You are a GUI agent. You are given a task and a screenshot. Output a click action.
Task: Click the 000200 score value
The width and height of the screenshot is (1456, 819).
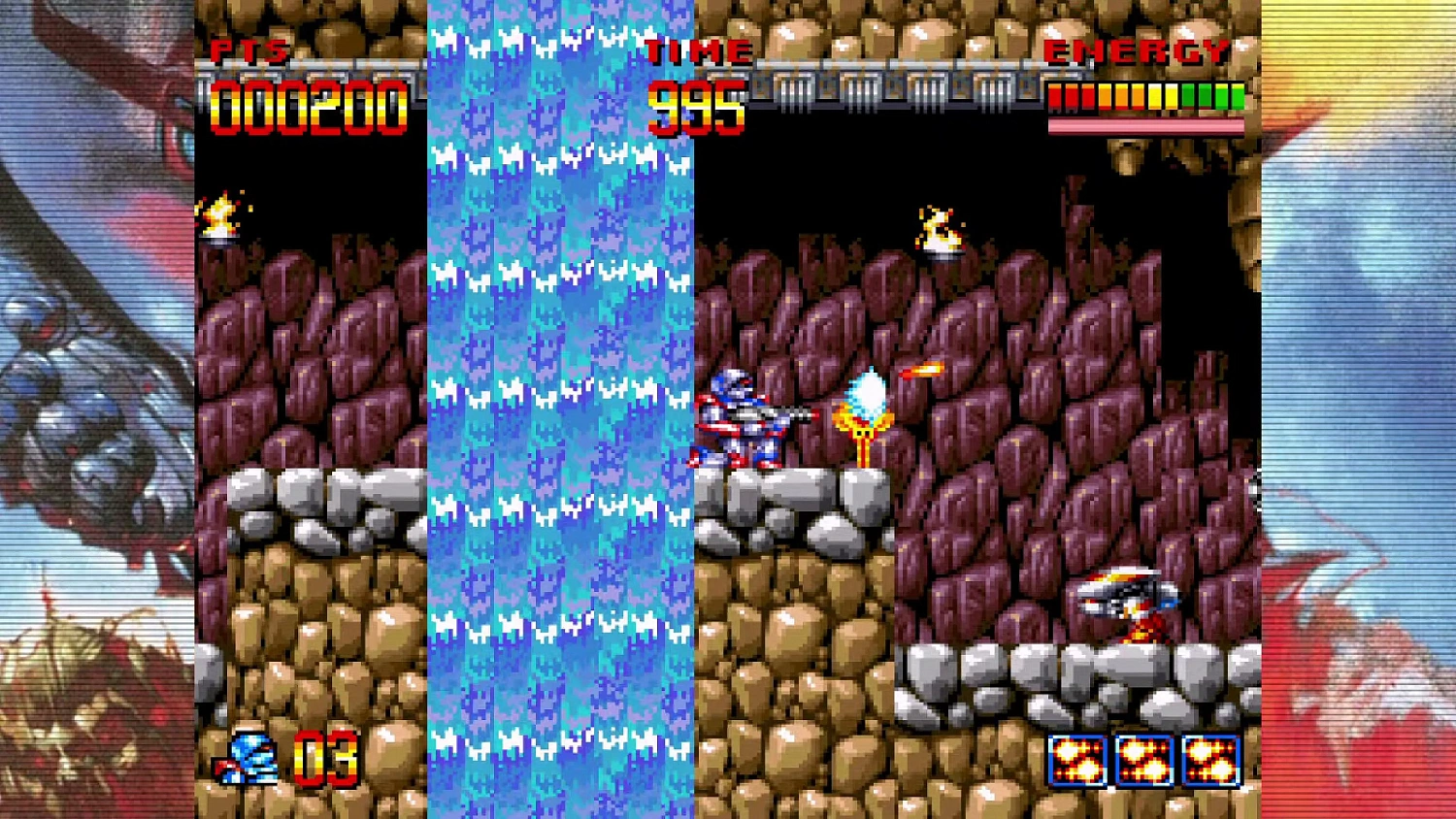(x=311, y=102)
